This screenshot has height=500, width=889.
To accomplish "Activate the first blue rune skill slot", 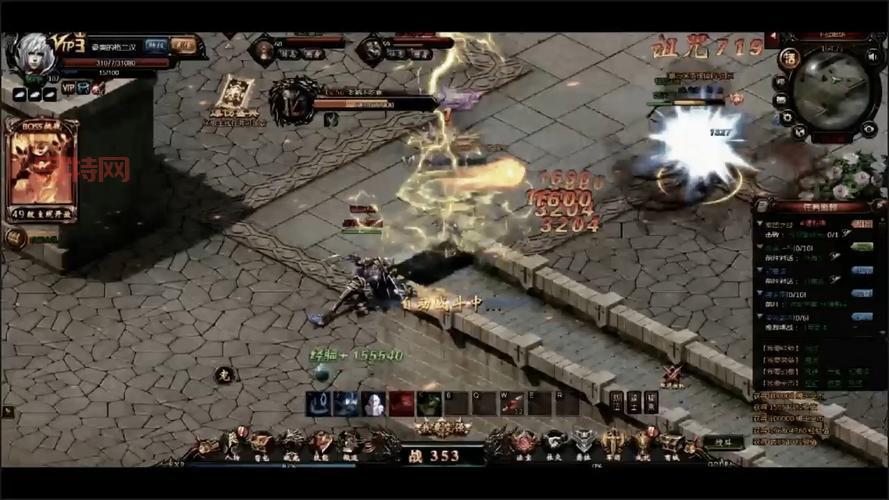I will (320, 403).
